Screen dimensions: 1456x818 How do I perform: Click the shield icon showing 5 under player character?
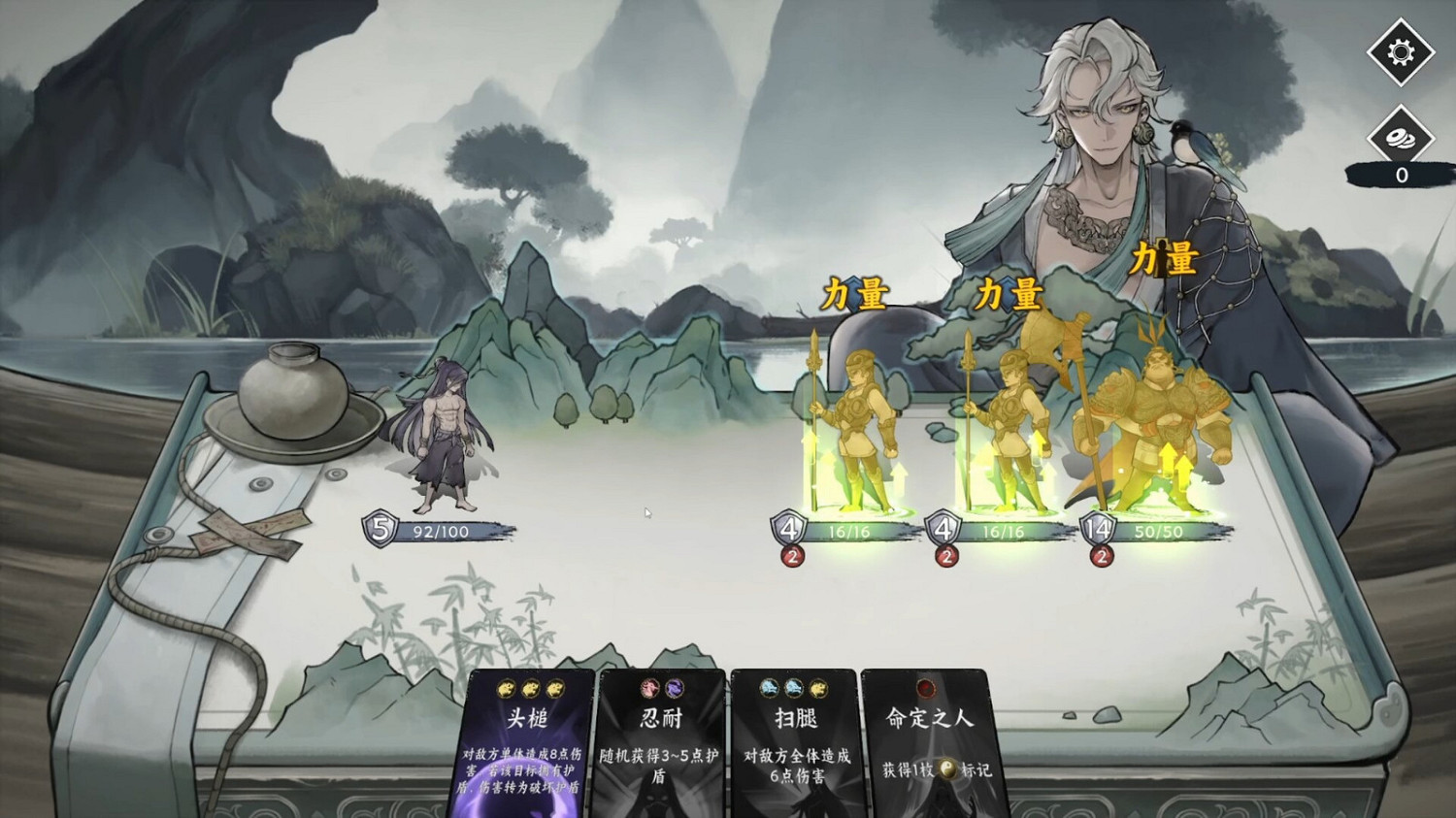pyautogui.click(x=379, y=530)
